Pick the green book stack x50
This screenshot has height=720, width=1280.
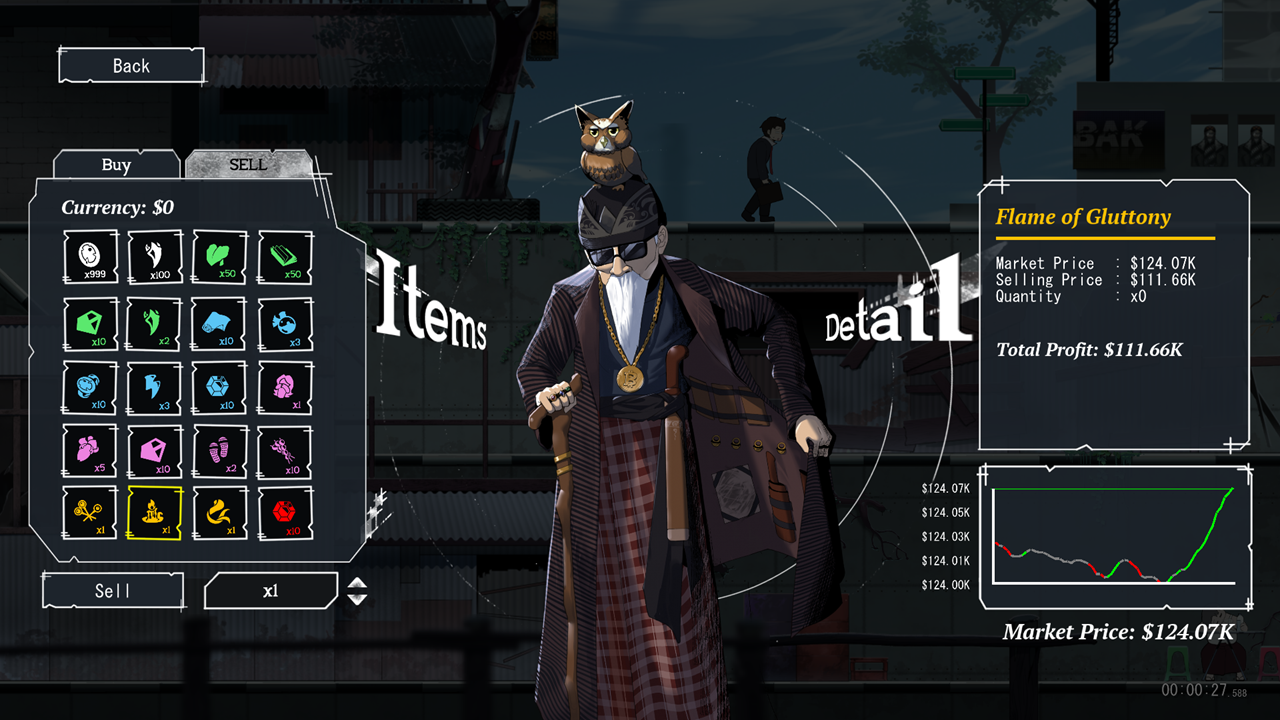[x=285, y=258]
